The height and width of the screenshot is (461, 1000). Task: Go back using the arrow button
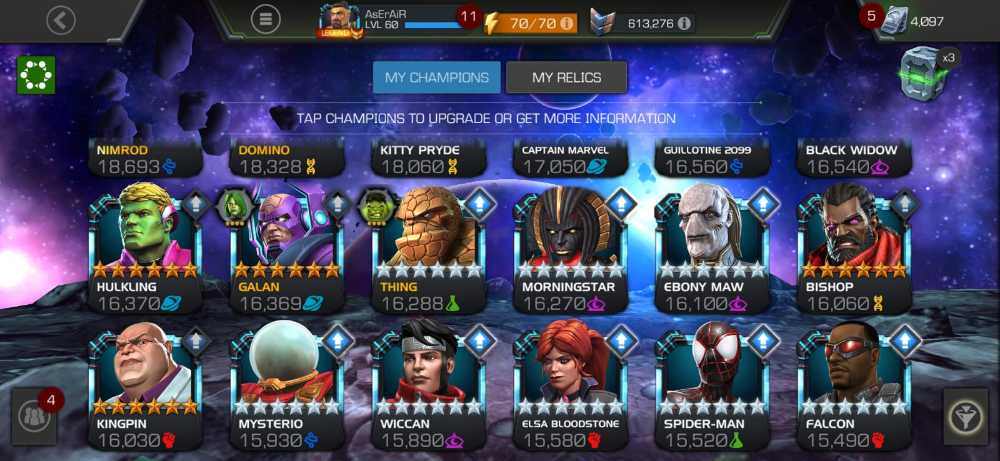pos(61,20)
